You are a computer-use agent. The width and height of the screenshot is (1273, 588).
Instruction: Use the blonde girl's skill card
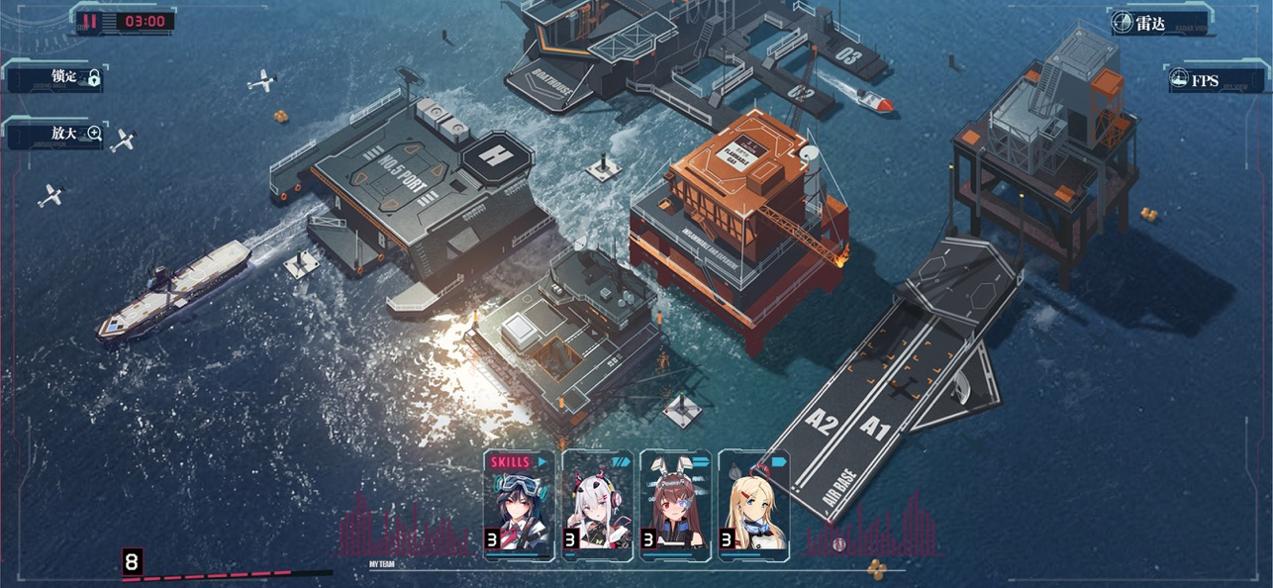[753, 506]
